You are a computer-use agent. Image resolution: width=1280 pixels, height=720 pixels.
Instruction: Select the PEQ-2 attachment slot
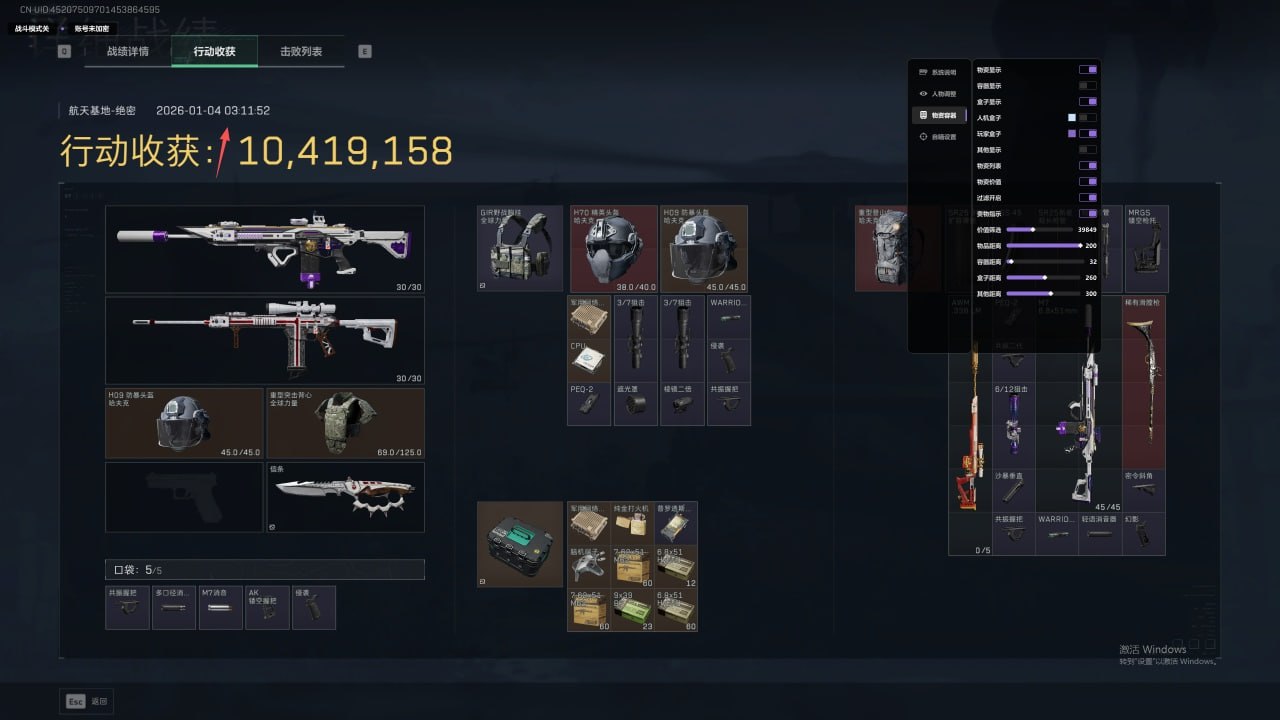[589, 405]
